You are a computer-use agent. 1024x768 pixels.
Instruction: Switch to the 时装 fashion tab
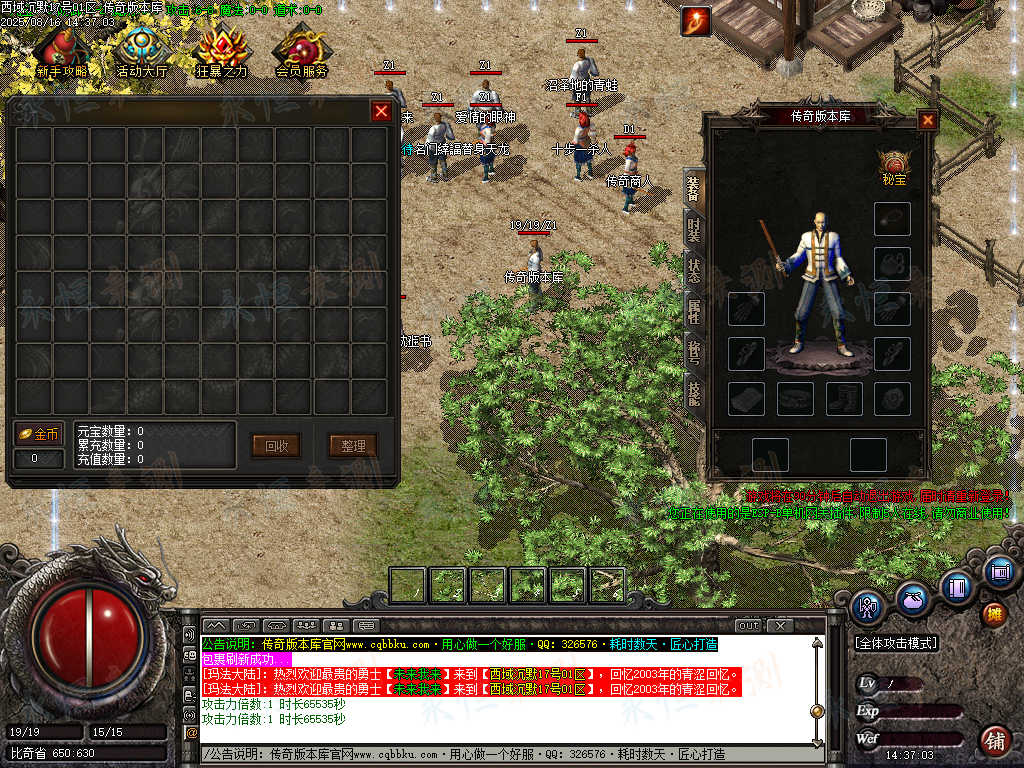tap(693, 229)
